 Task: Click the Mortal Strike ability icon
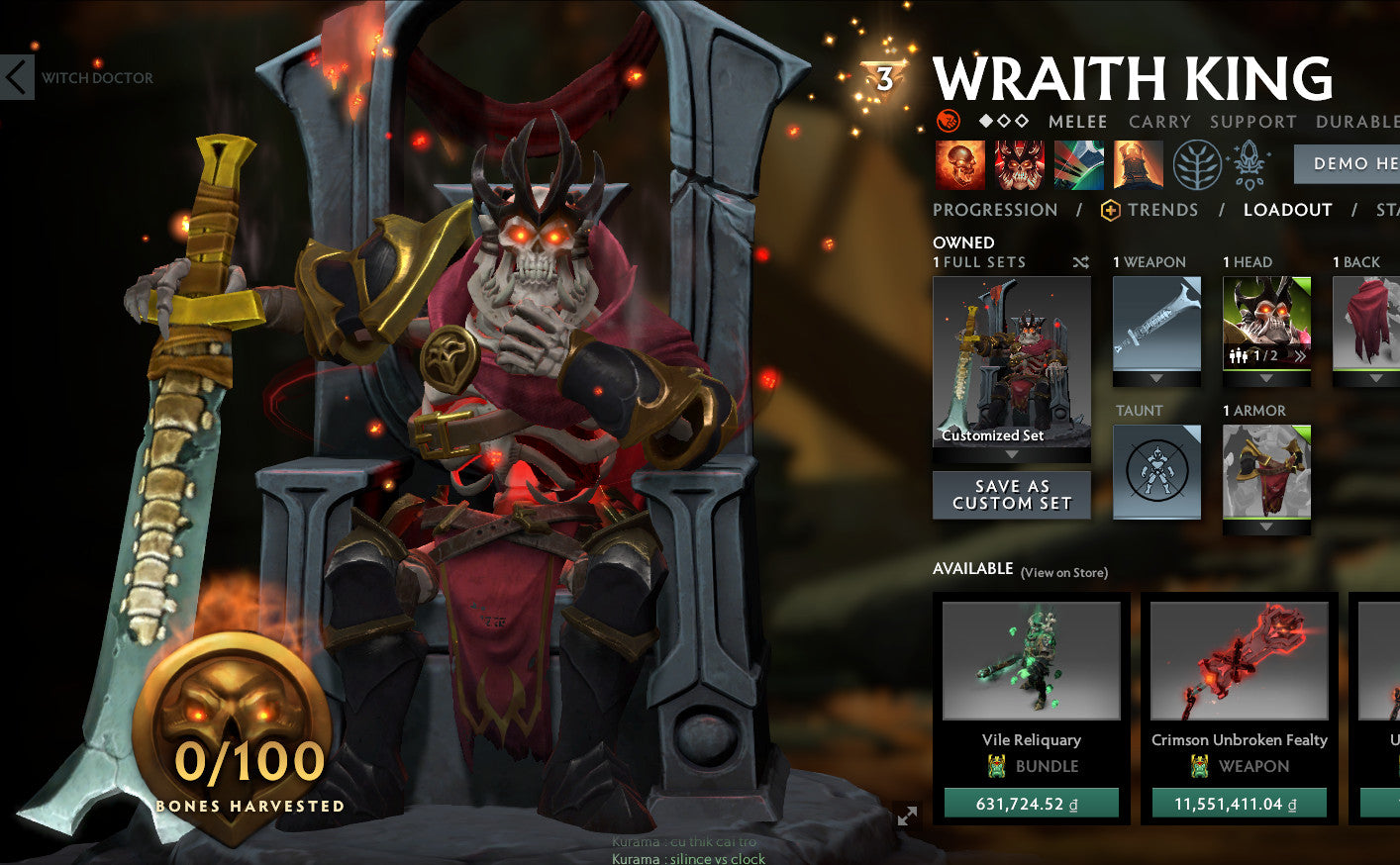[1077, 163]
